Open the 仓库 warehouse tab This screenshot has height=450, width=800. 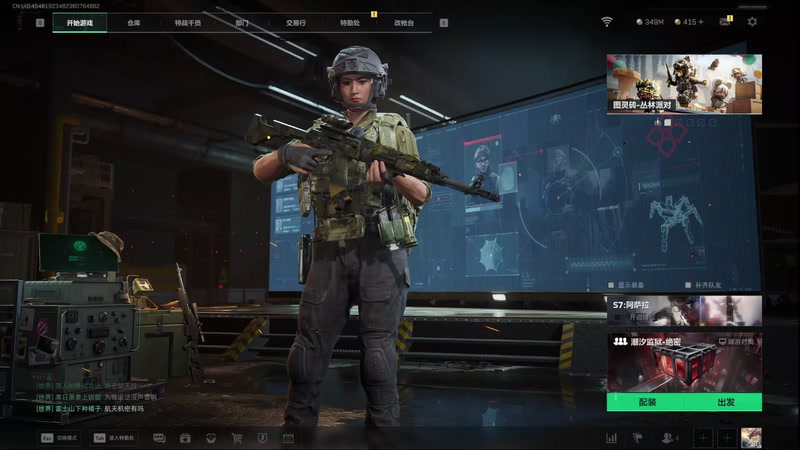click(134, 22)
